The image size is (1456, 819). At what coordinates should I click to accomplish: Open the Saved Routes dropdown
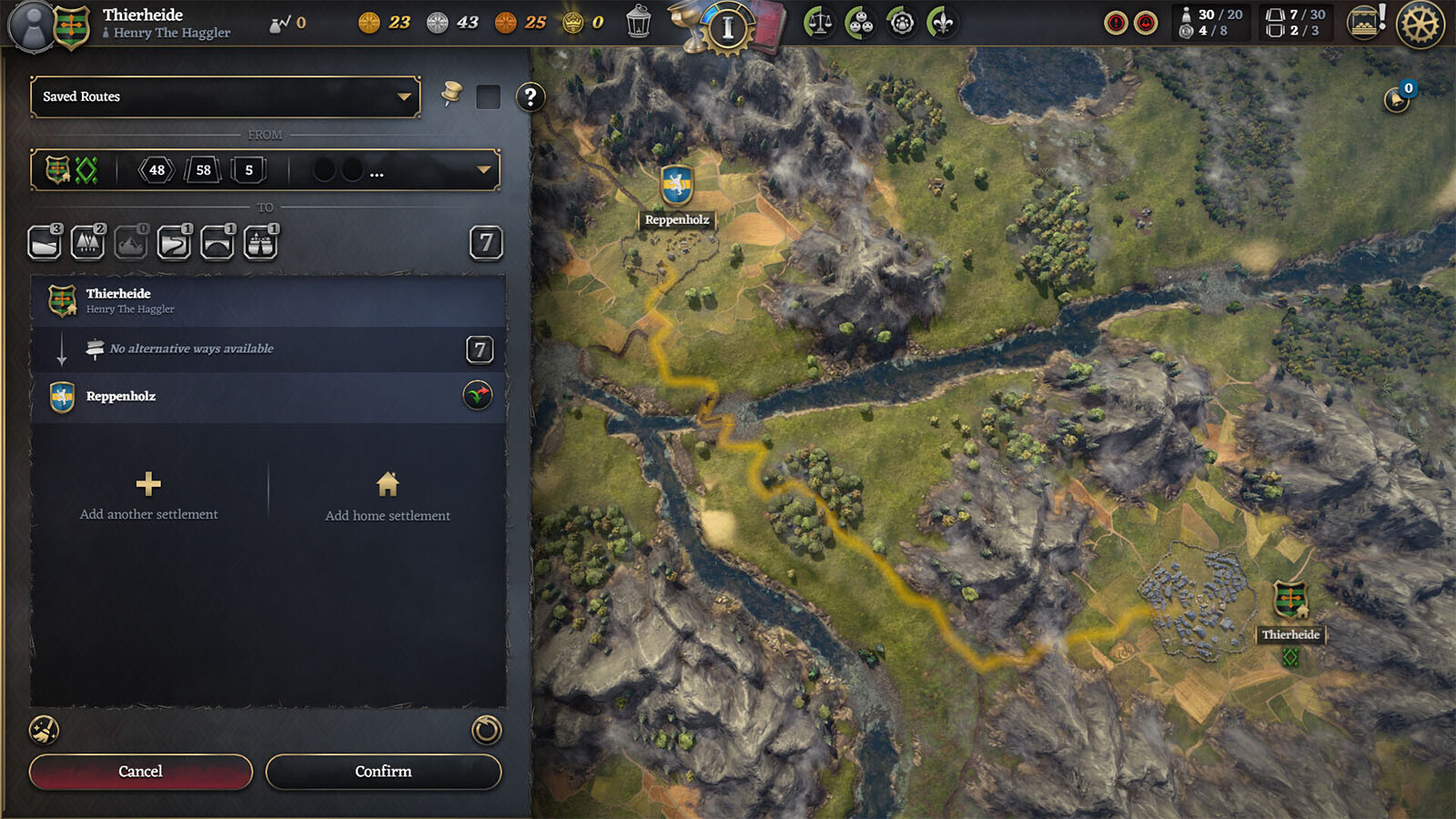[x=225, y=96]
